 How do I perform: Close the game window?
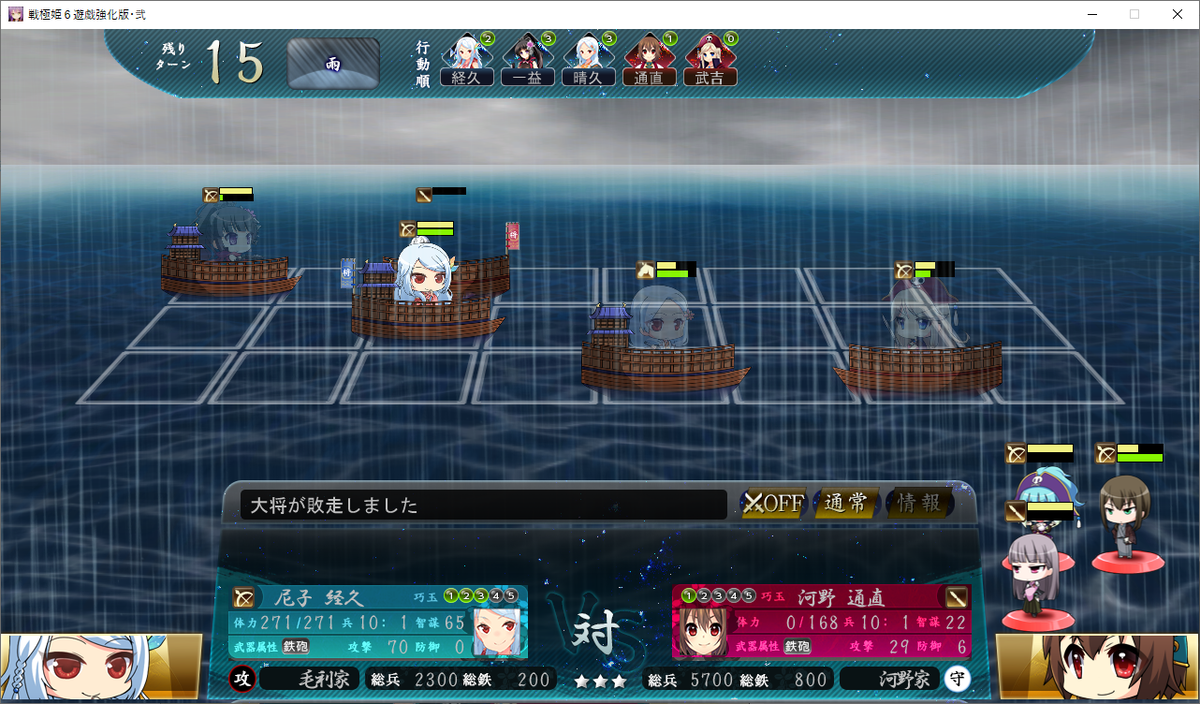[x=1176, y=14]
